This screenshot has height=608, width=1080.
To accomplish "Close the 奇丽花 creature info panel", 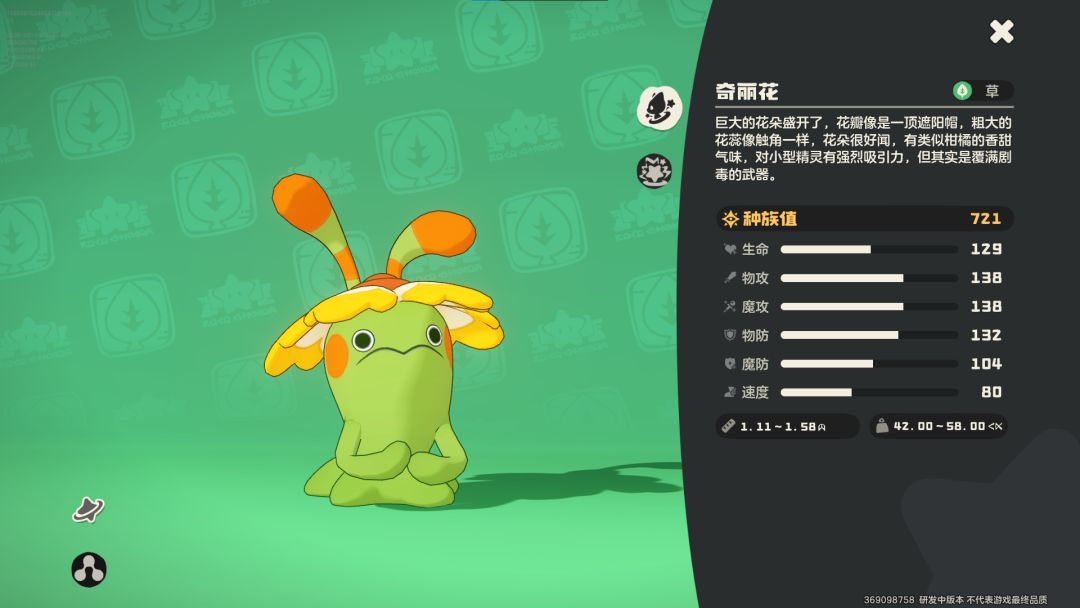I will click(1001, 32).
